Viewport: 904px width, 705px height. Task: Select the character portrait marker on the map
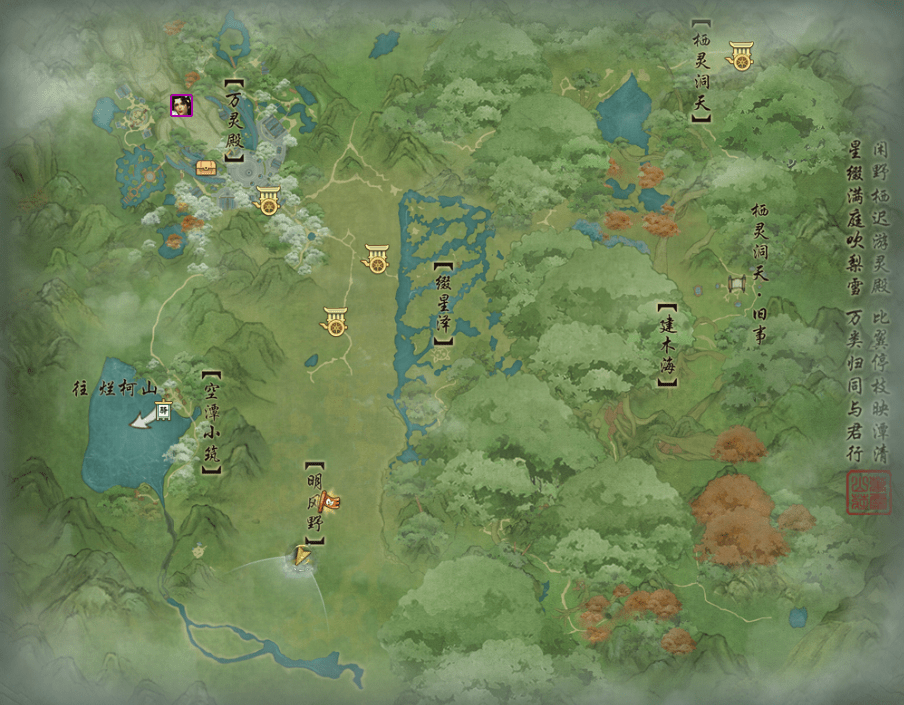[181, 105]
